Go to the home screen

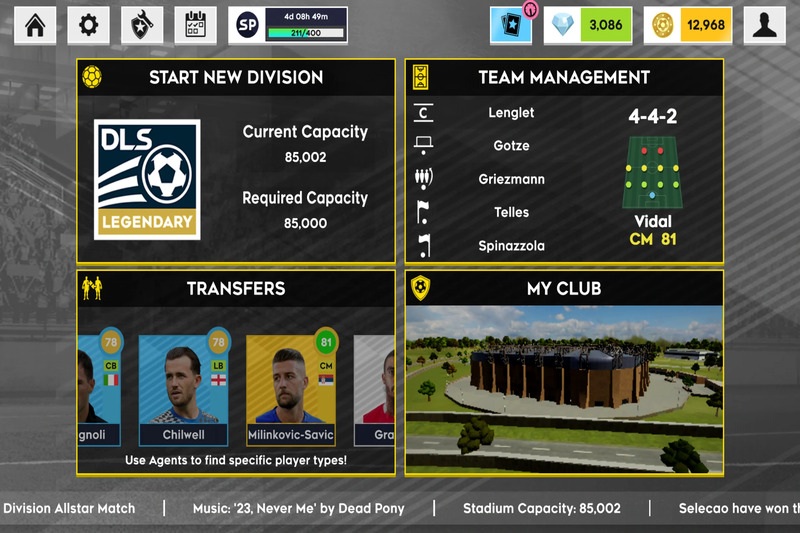(x=35, y=25)
